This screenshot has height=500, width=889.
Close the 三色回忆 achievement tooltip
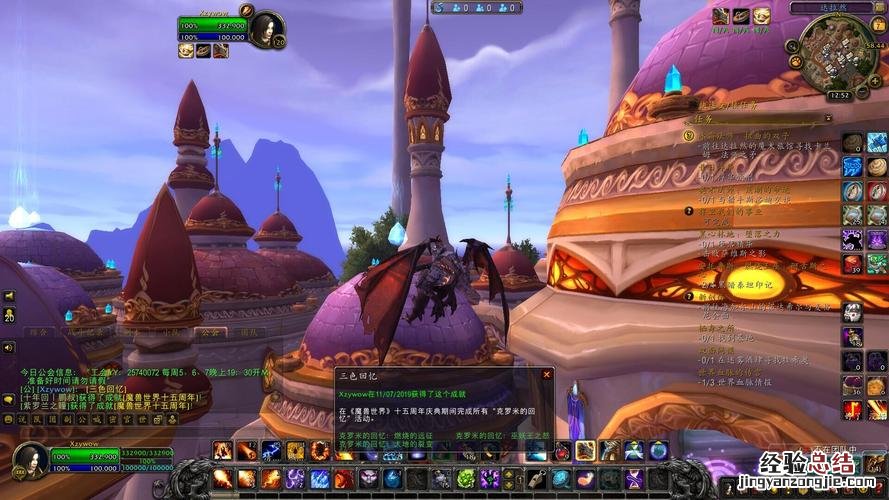point(546,374)
